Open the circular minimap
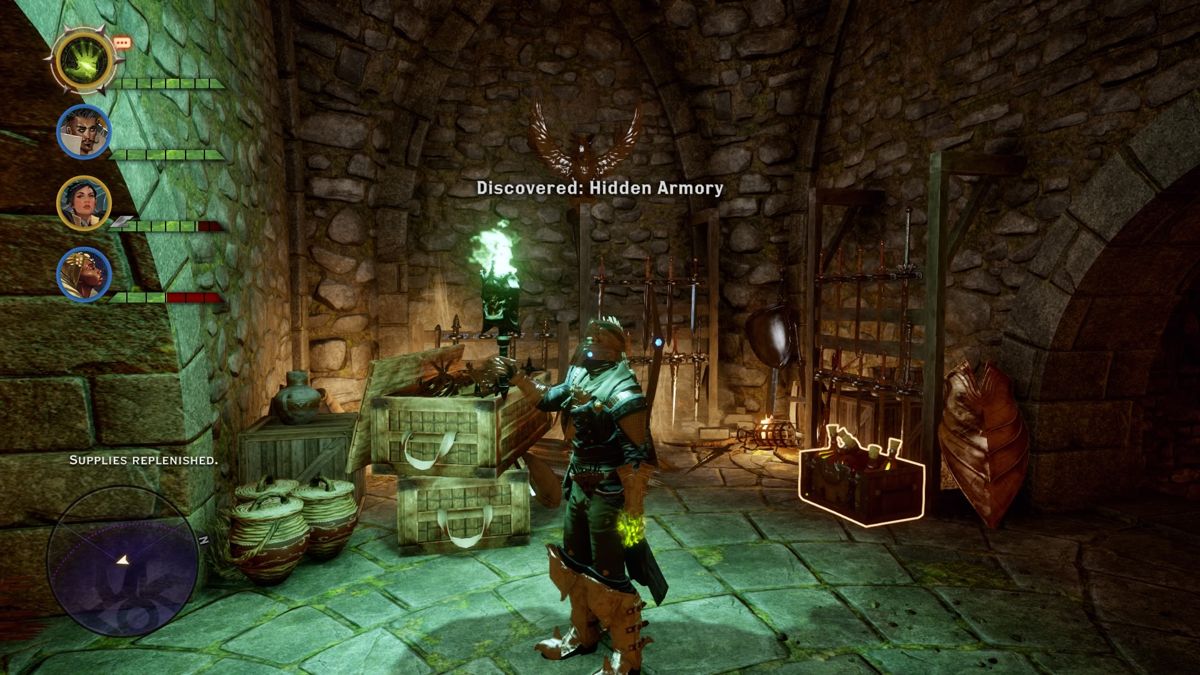The image size is (1200, 675). pos(122,561)
